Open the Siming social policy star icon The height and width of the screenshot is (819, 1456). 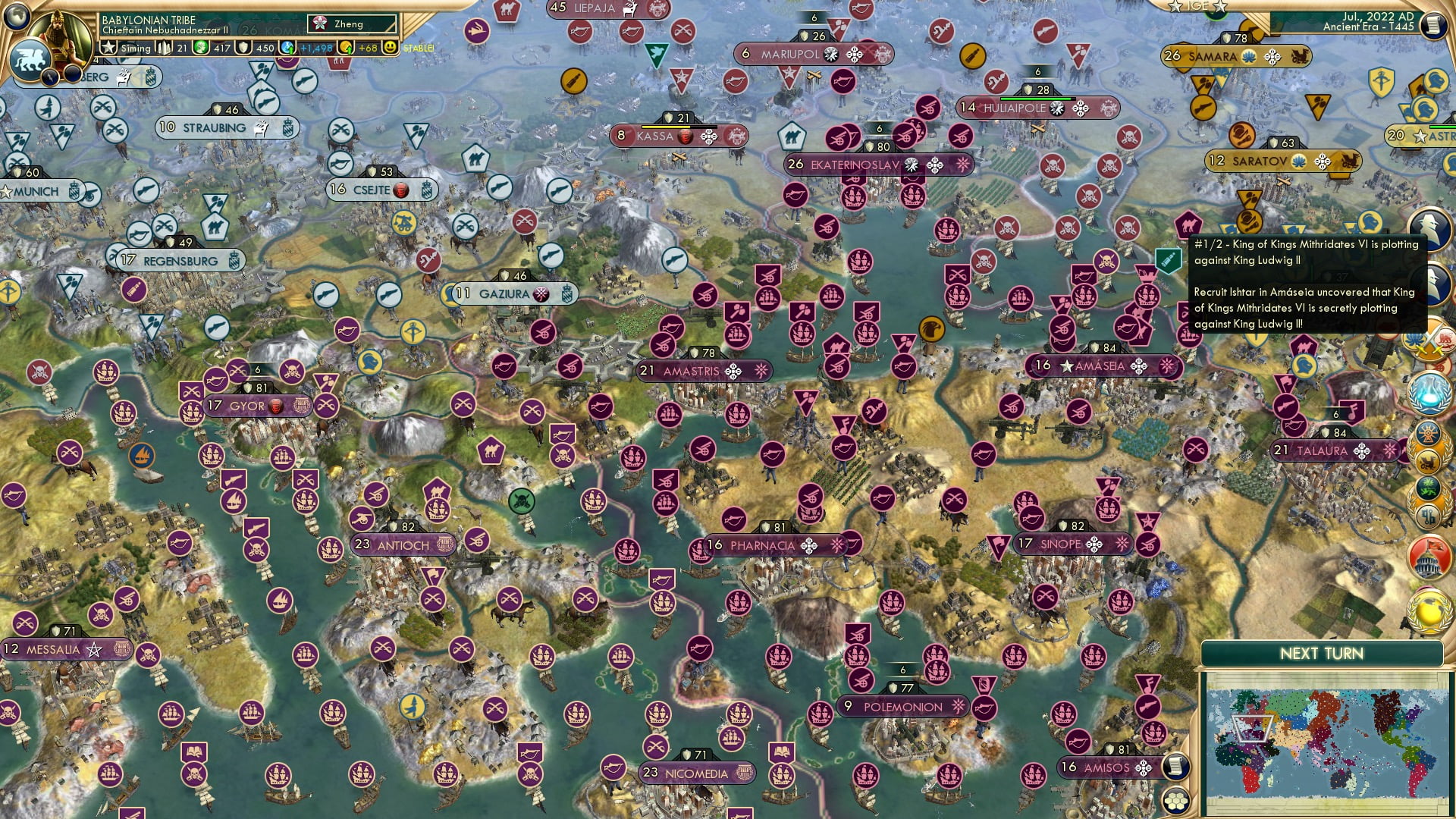(x=108, y=48)
